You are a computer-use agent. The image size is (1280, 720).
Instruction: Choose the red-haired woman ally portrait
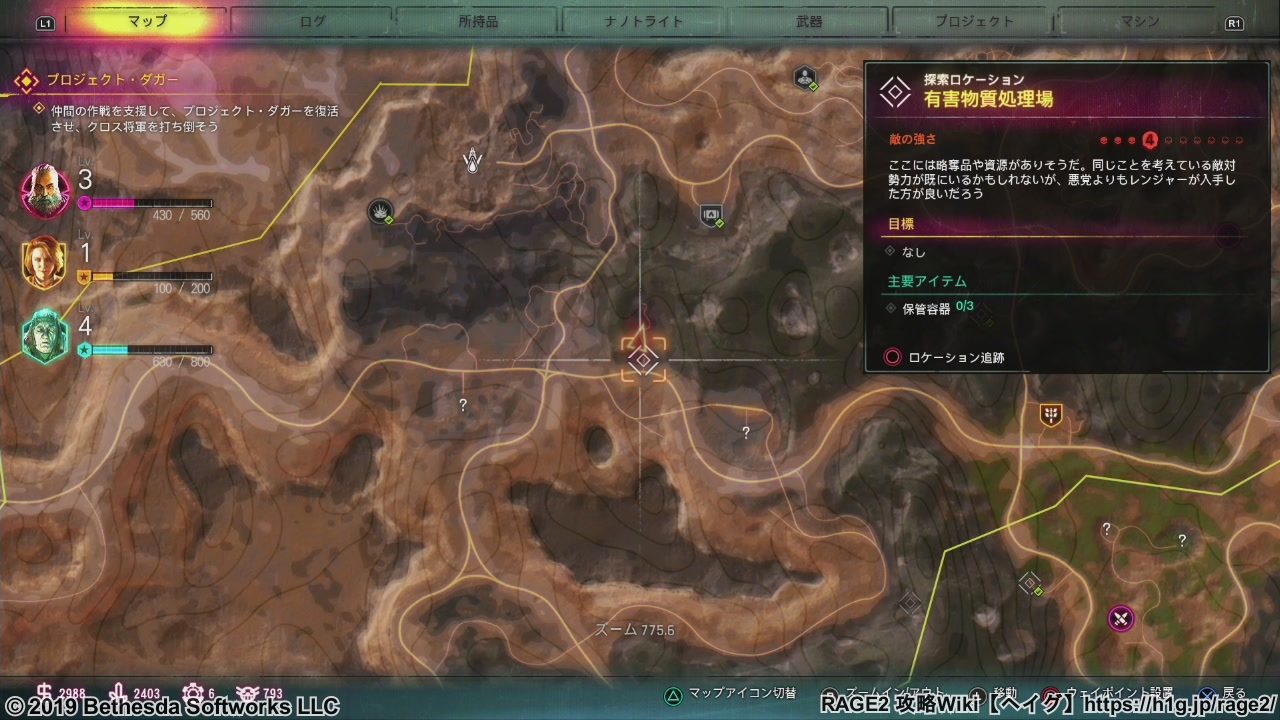[x=44, y=262]
